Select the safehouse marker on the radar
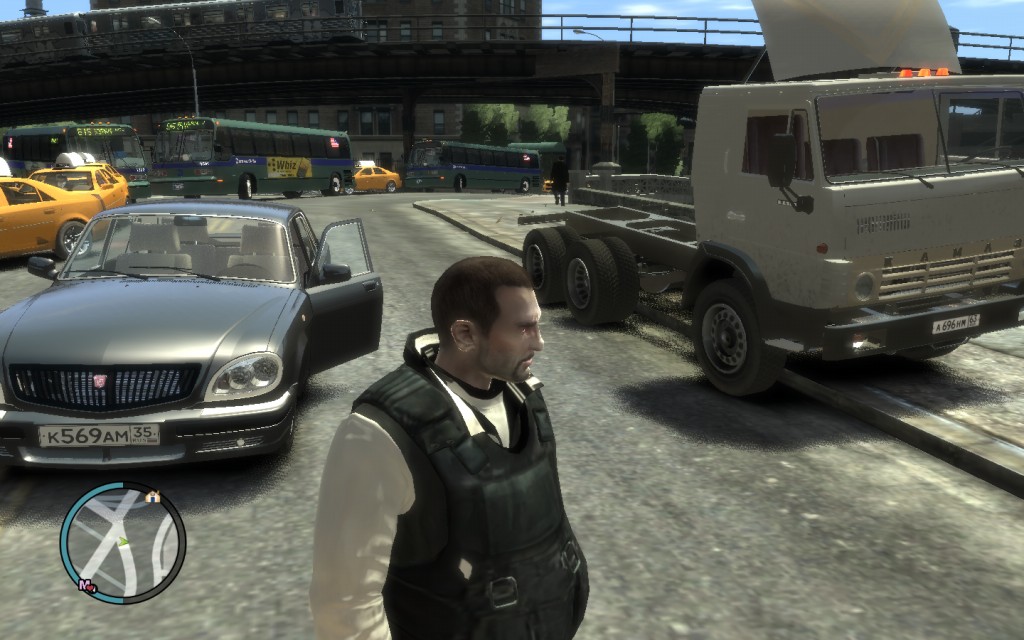This screenshot has width=1024, height=640. 152,496
